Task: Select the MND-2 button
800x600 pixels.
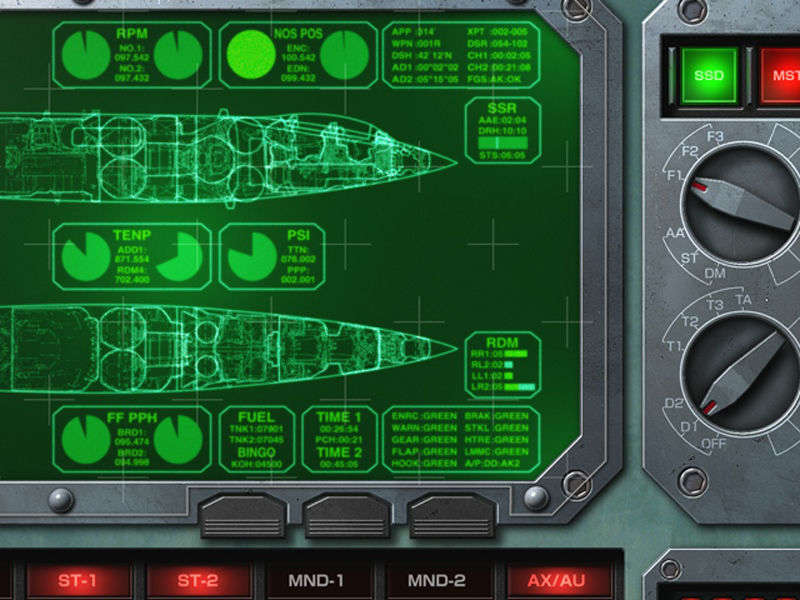Action: click(437, 580)
